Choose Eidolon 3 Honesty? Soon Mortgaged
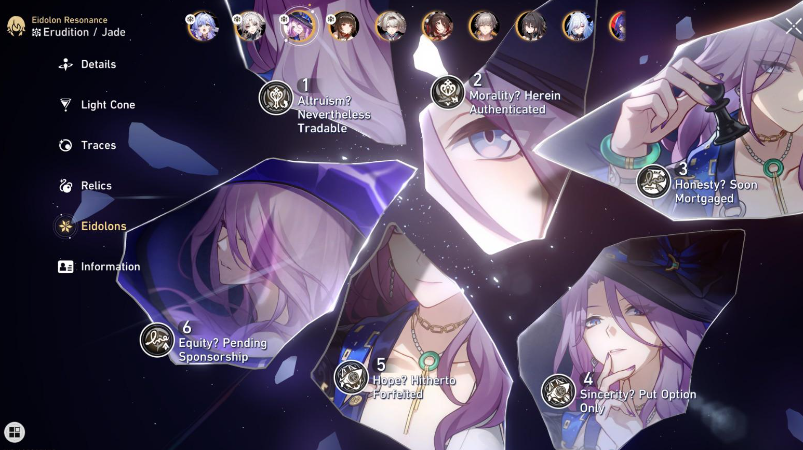The height and width of the screenshot is (450, 803). pos(654,181)
